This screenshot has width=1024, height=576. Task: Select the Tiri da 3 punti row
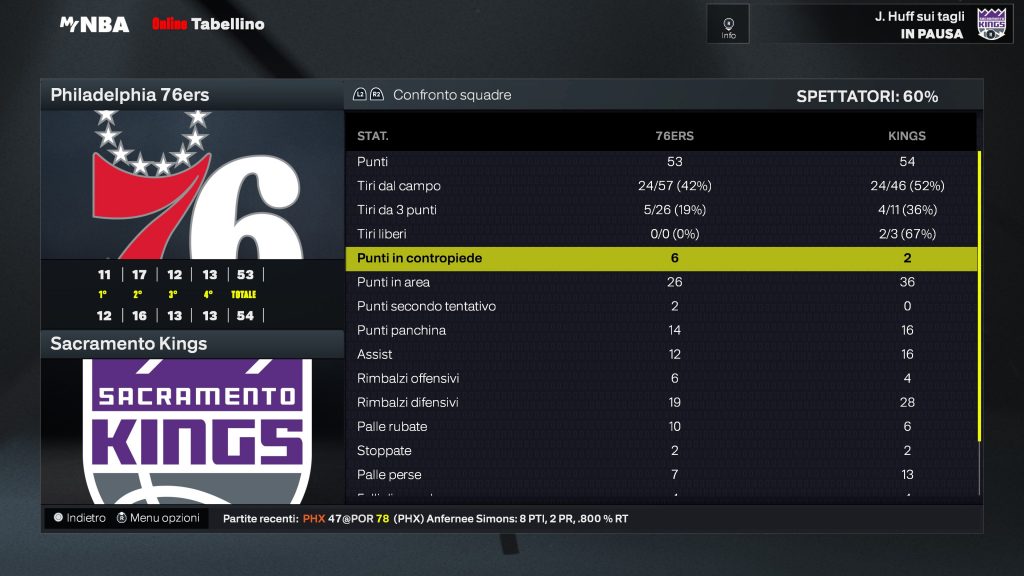pyautogui.click(x=660, y=210)
